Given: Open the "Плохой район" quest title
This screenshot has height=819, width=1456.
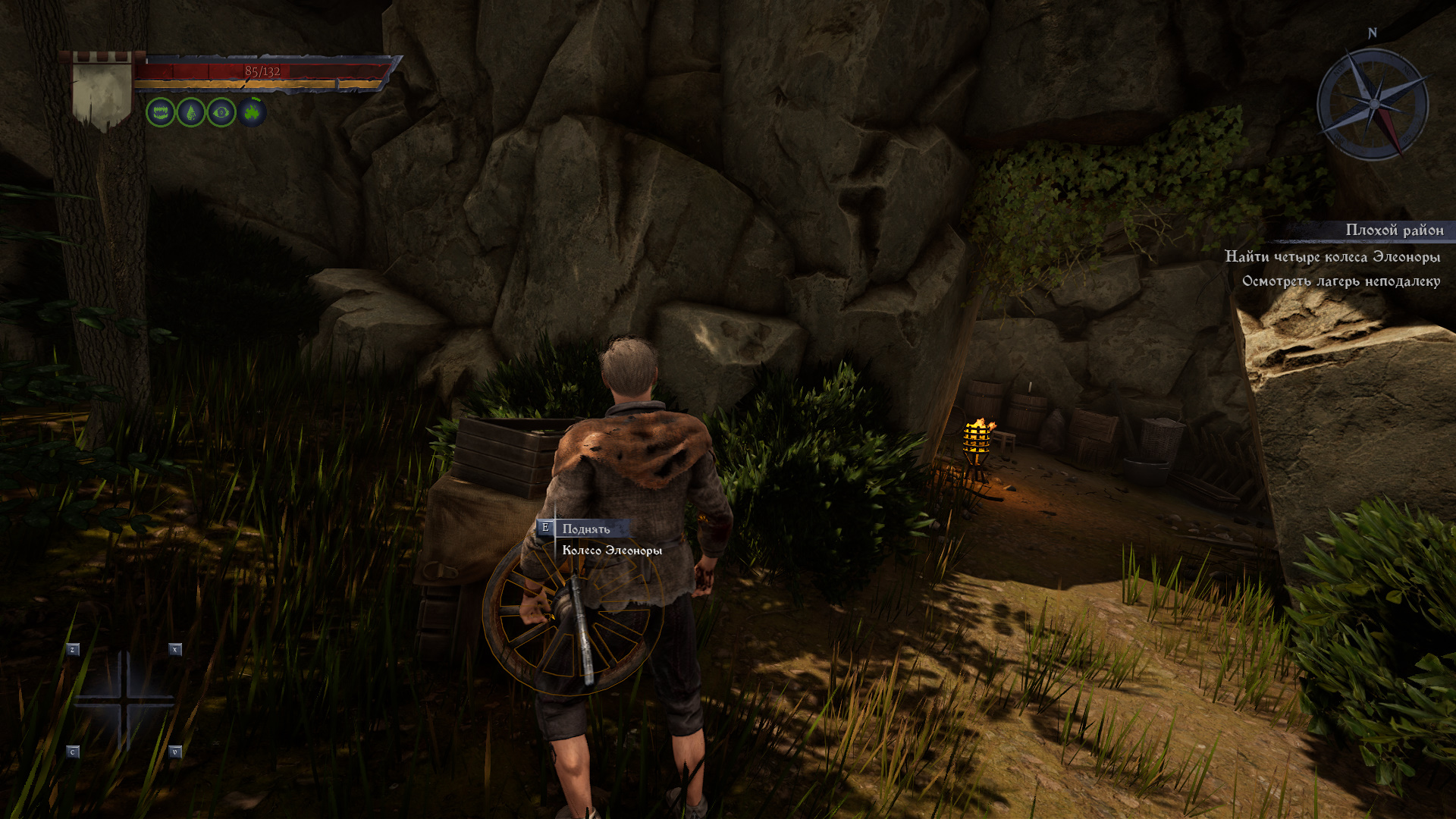Looking at the screenshot, I should coord(1394,230).
